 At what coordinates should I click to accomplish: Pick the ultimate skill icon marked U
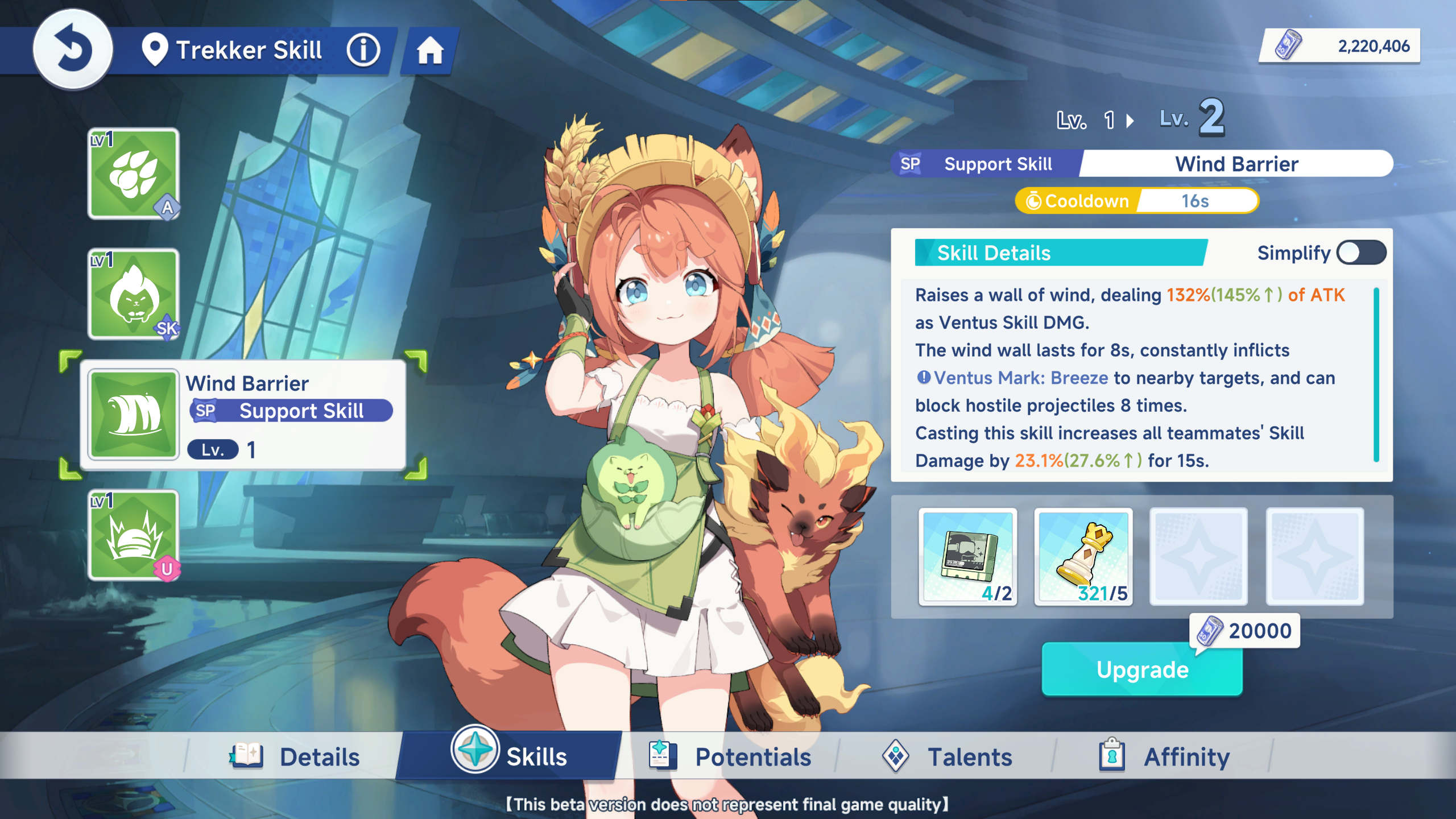(x=134, y=536)
